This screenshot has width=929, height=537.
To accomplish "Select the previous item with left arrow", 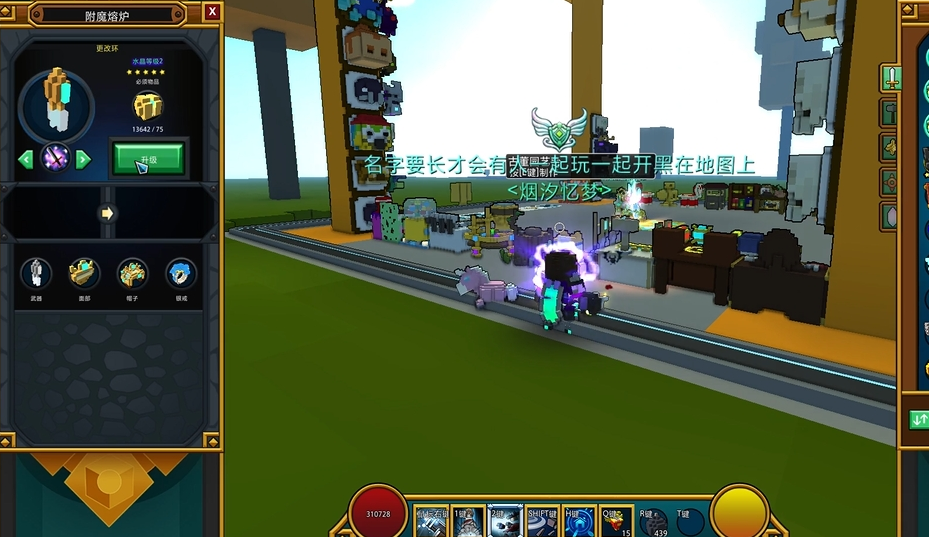I will coord(26,159).
